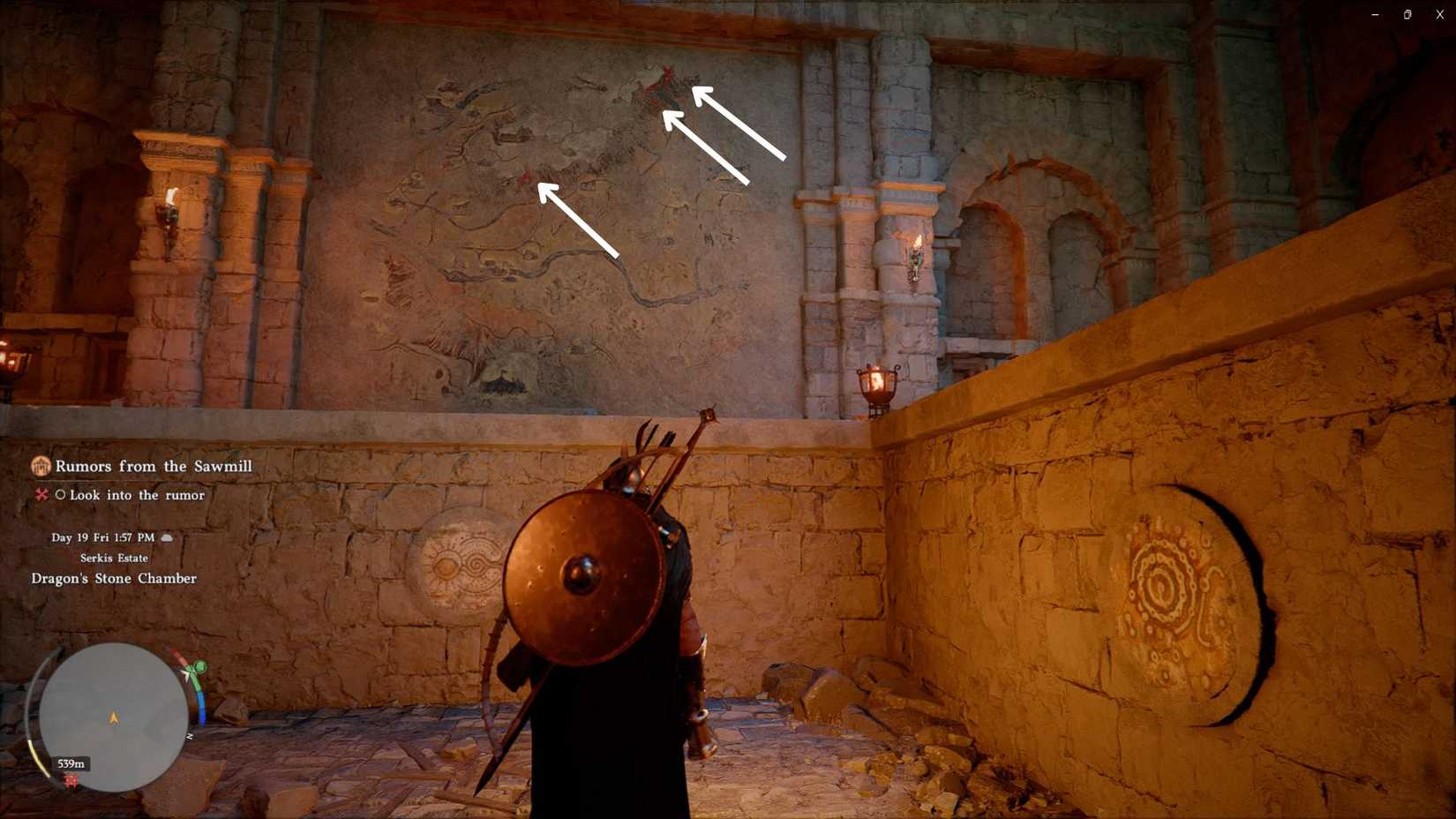Click the Serkis Estate region label

(113, 558)
